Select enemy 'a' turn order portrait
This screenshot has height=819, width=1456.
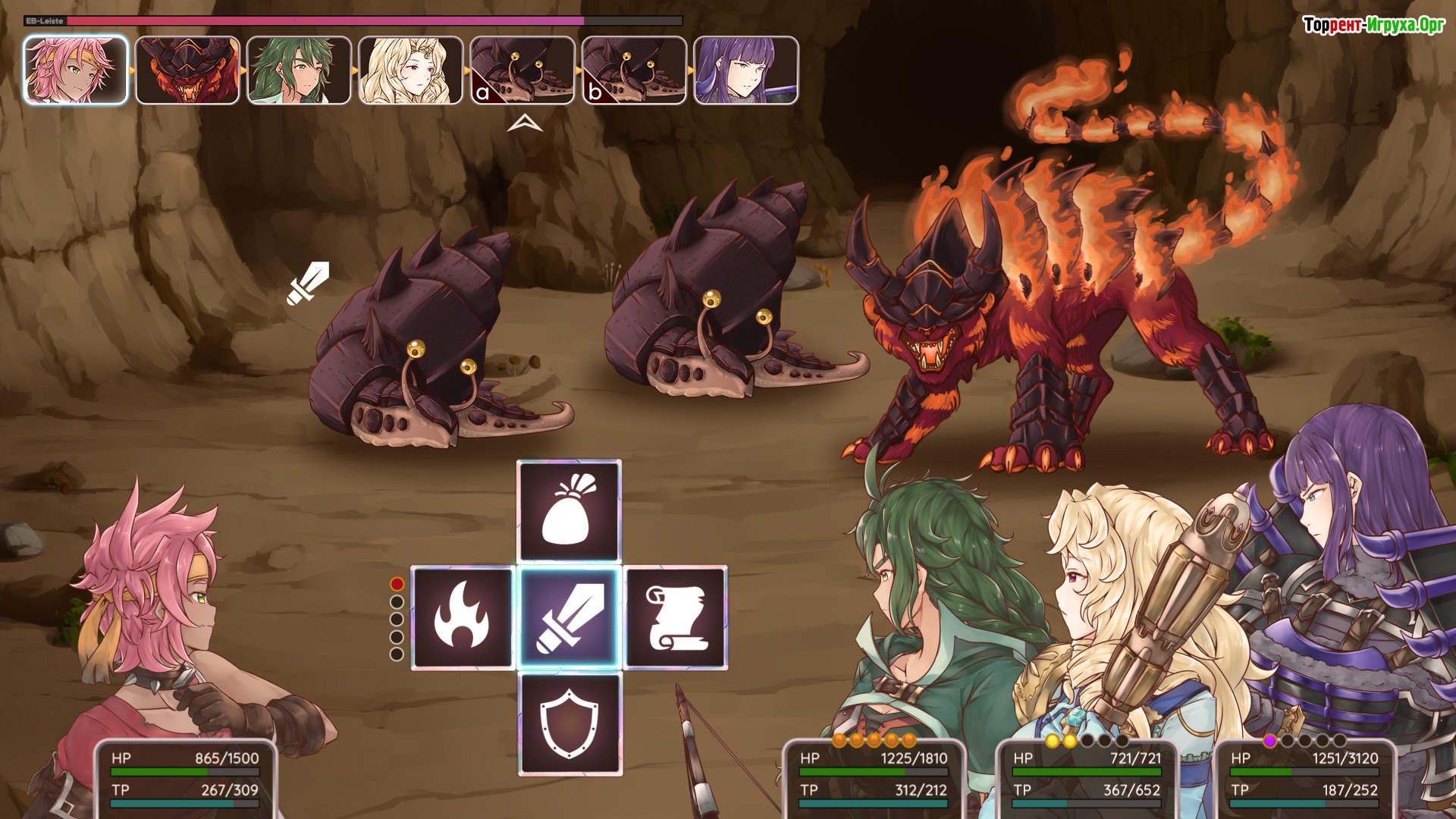pos(522,70)
